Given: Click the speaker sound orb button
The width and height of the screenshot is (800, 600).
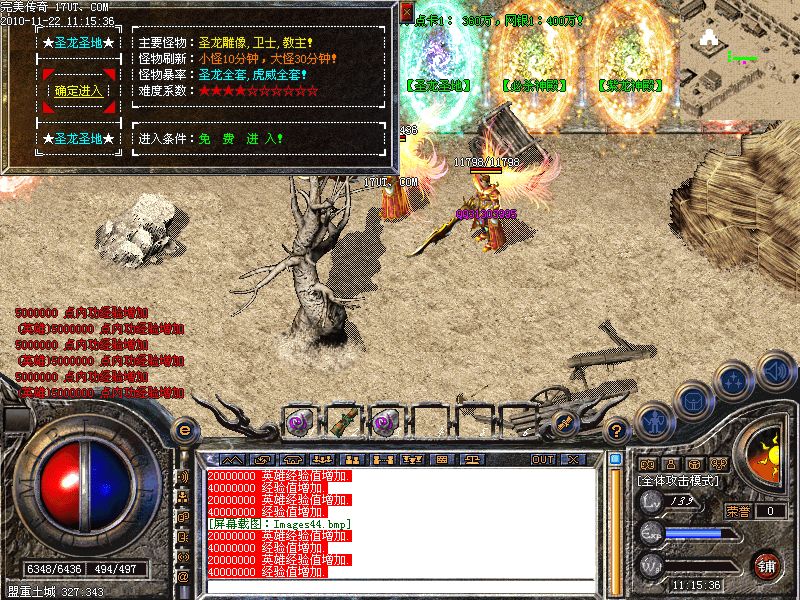Looking at the screenshot, I should [x=775, y=371].
